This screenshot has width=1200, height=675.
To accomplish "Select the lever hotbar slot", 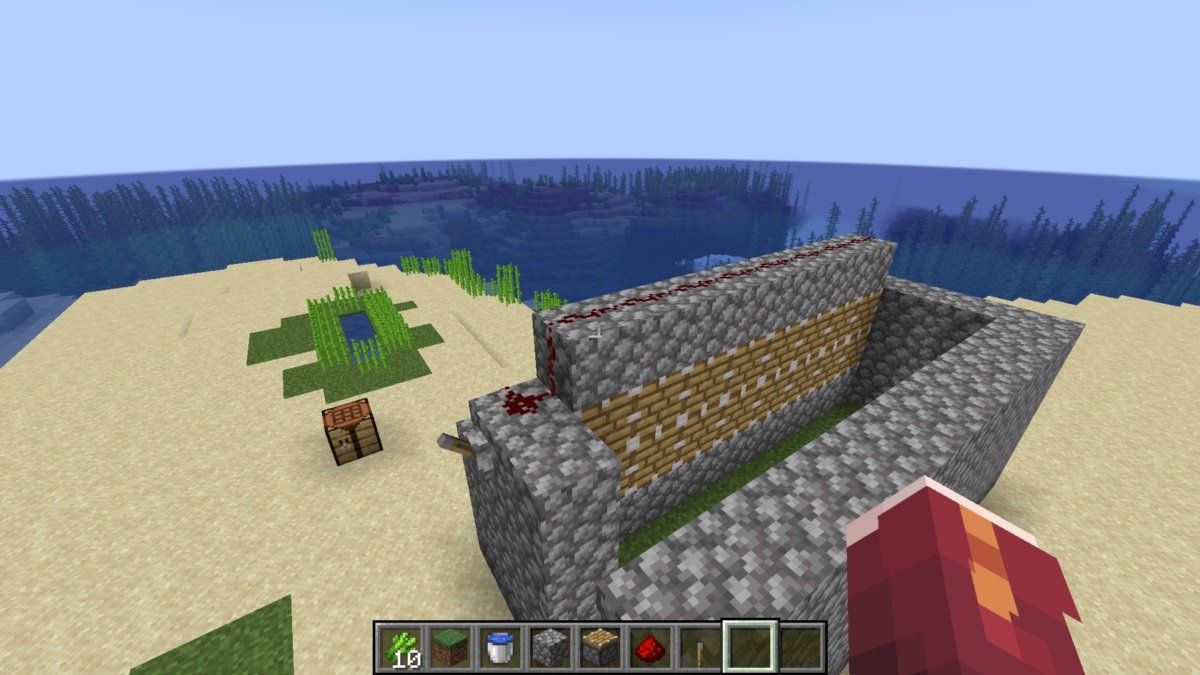I will point(697,647).
